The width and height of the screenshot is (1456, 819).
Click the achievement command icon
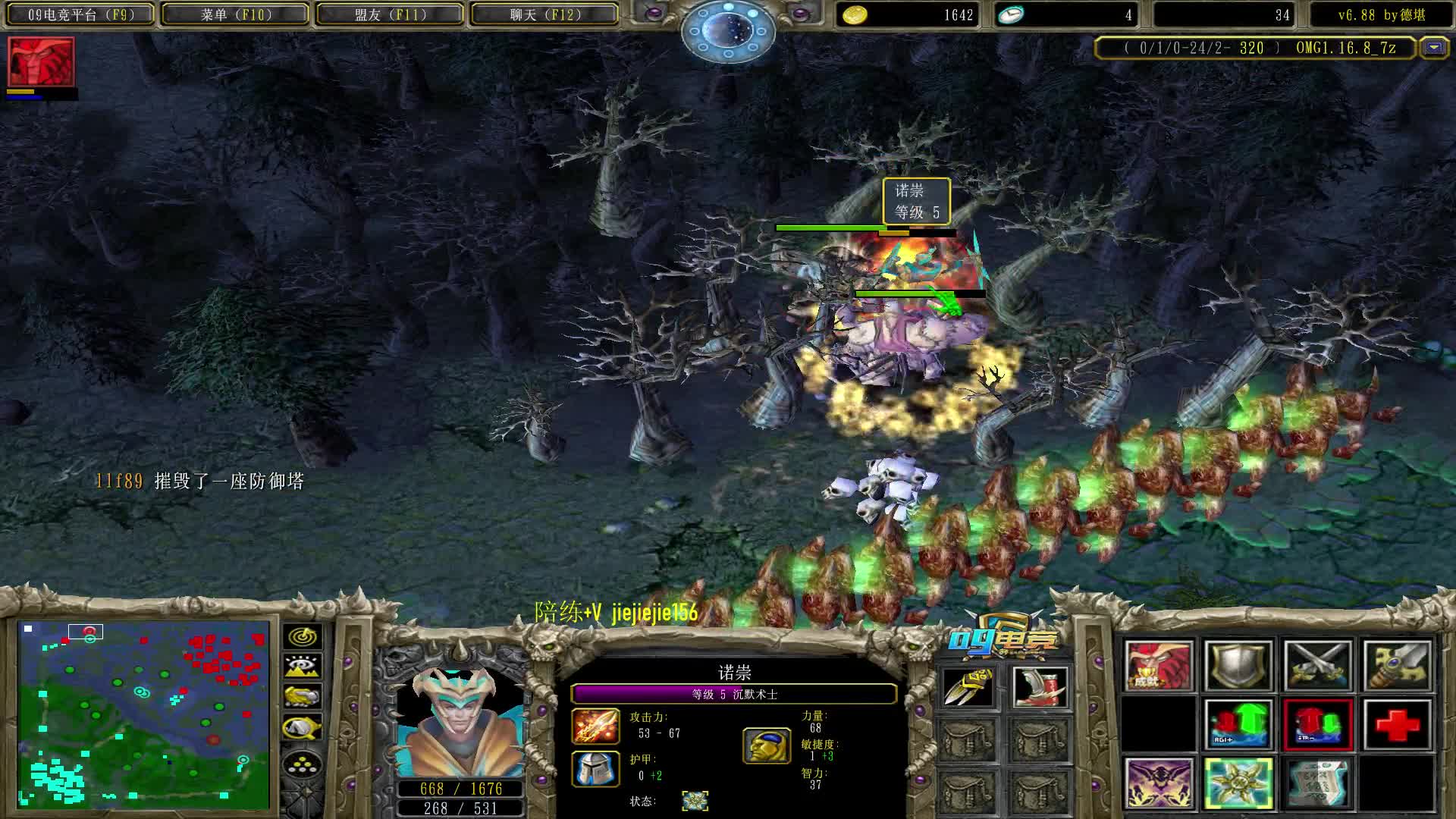[1158, 666]
